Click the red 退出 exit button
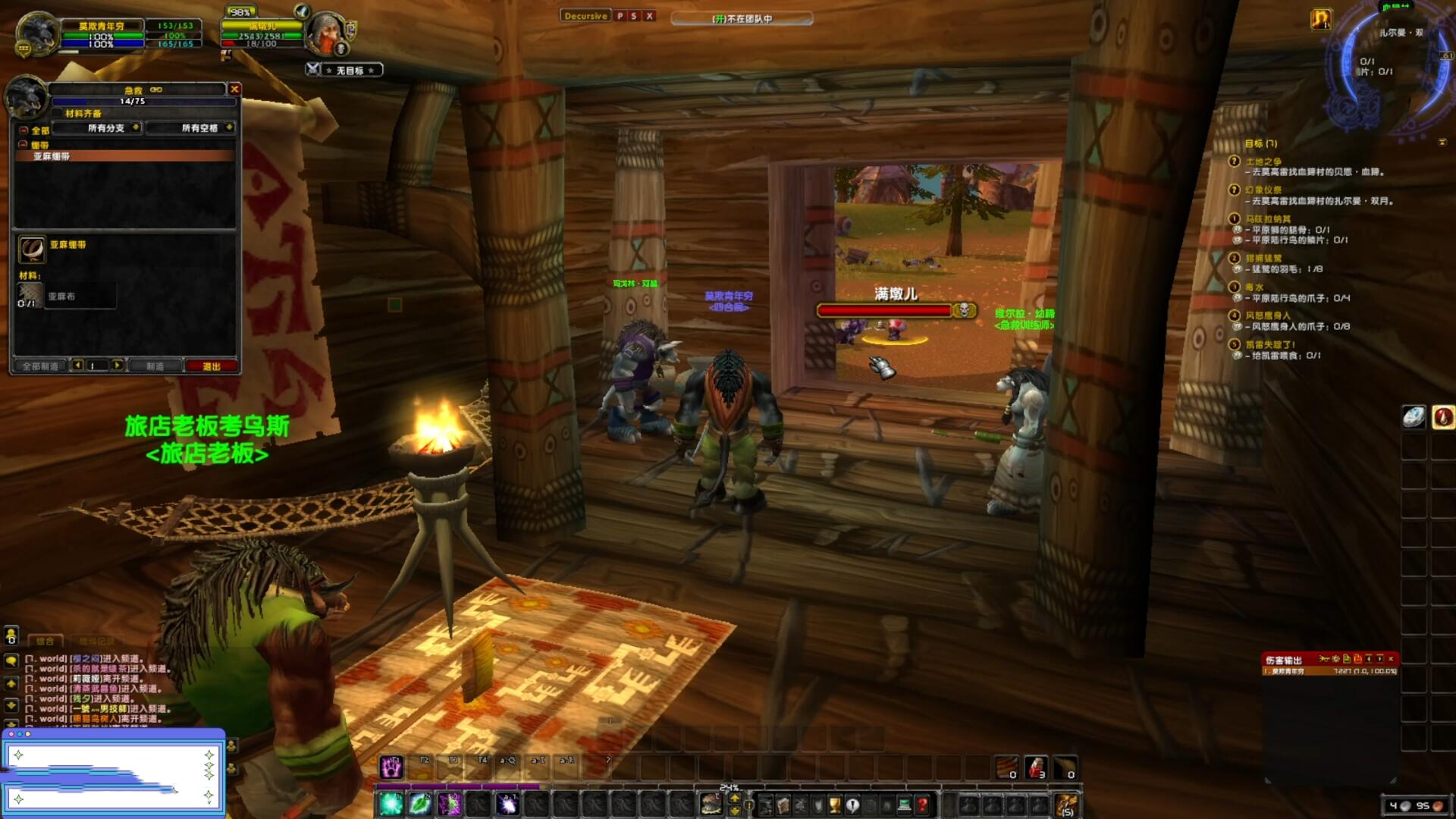Viewport: 1456px width, 819px height. pos(212,366)
